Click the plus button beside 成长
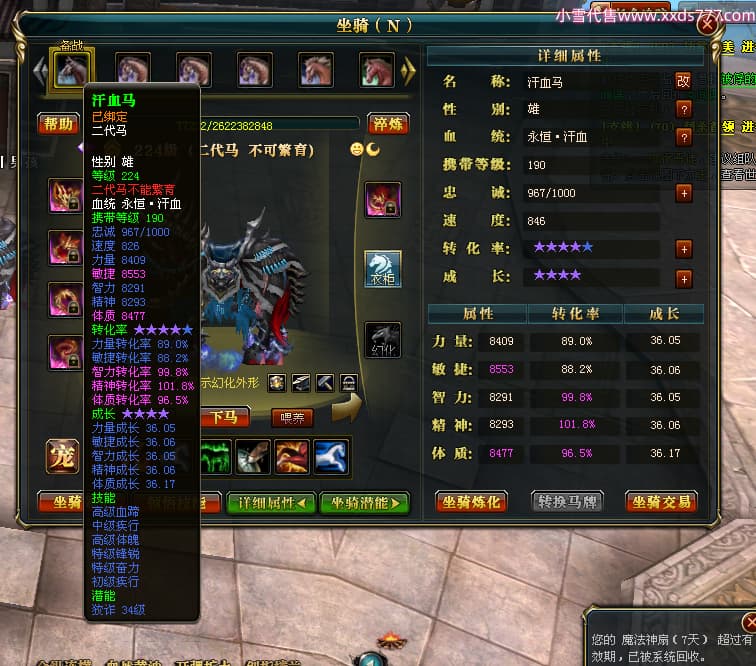Viewport: 756px width, 666px height. (x=684, y=278)
